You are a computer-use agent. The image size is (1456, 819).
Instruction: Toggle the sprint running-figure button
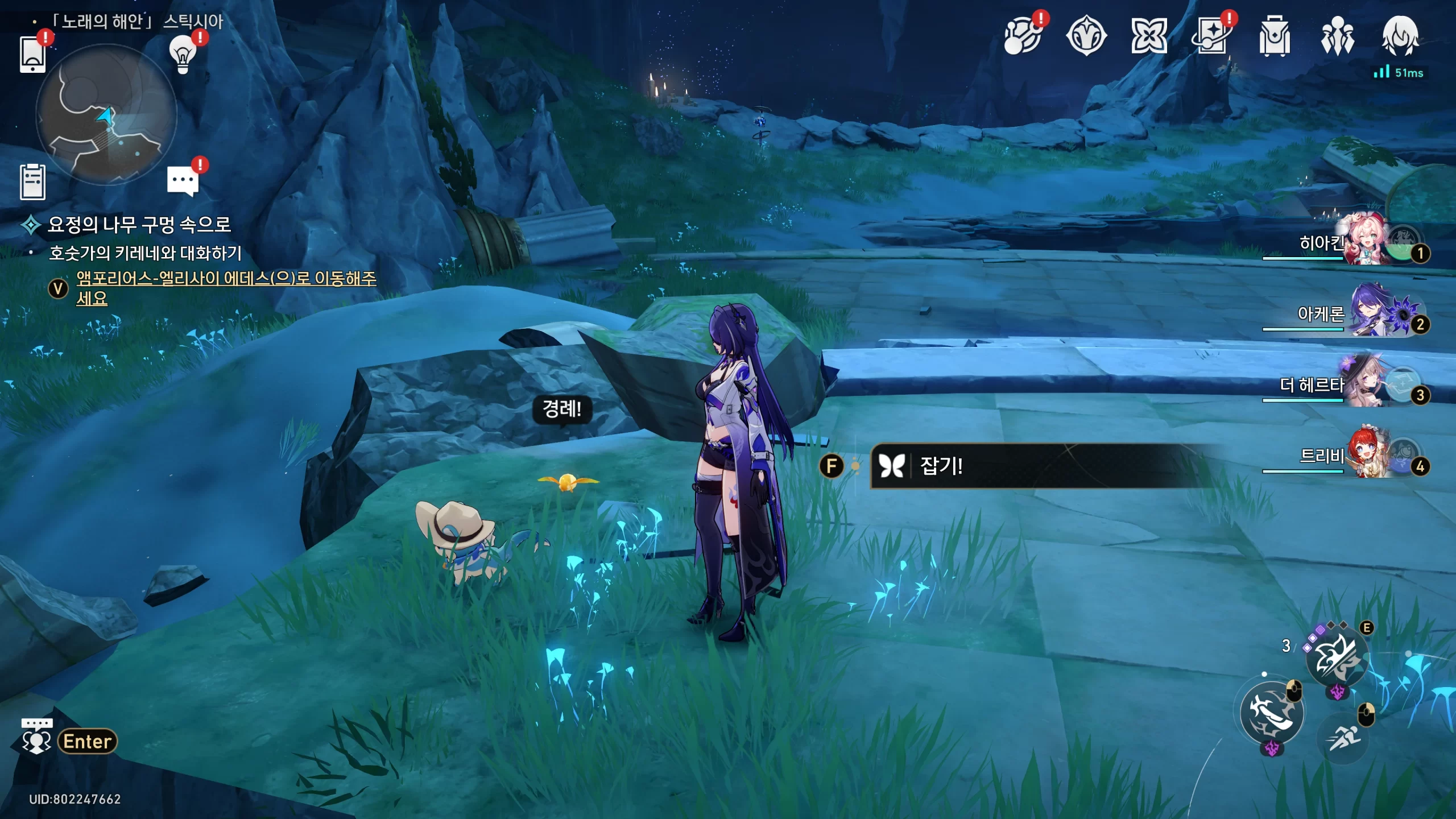click(x=1343, y=738)
